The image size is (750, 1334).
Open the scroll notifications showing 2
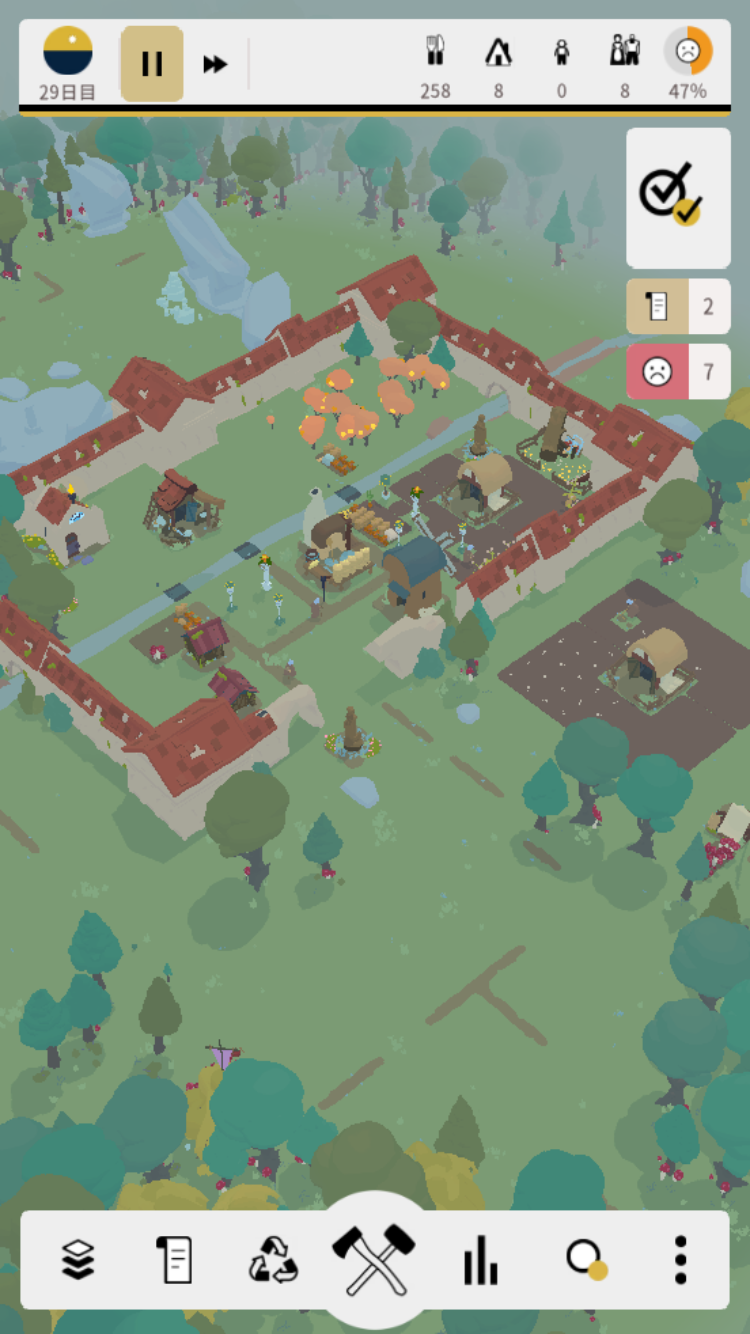[x=678, y=306]
